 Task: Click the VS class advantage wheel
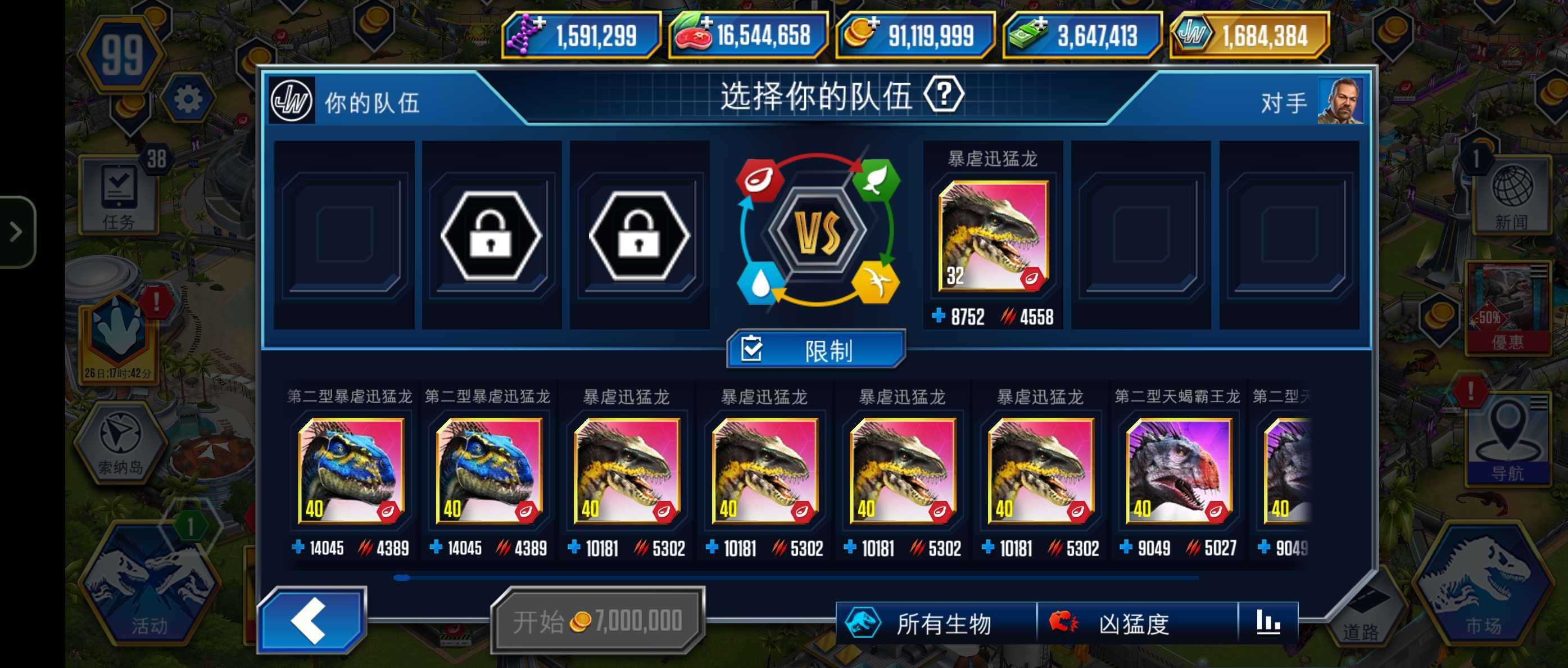818,231
